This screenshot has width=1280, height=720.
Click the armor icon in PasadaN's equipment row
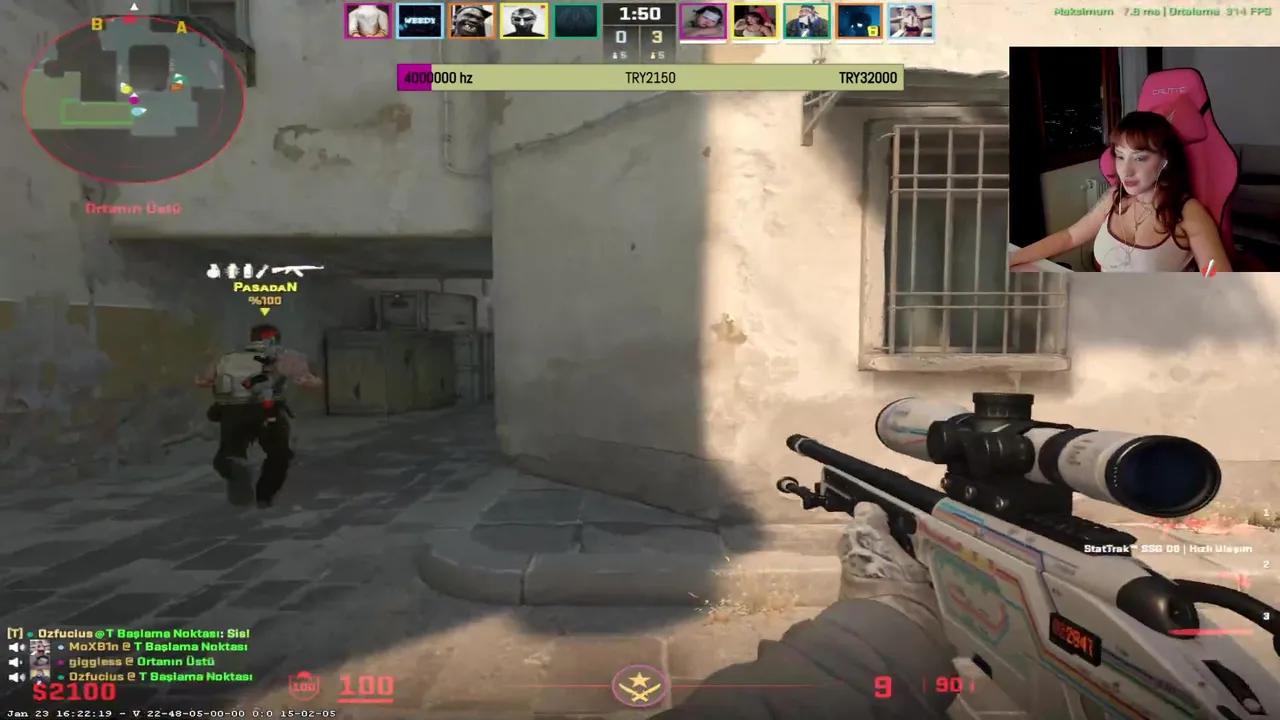tap(232, 271)
